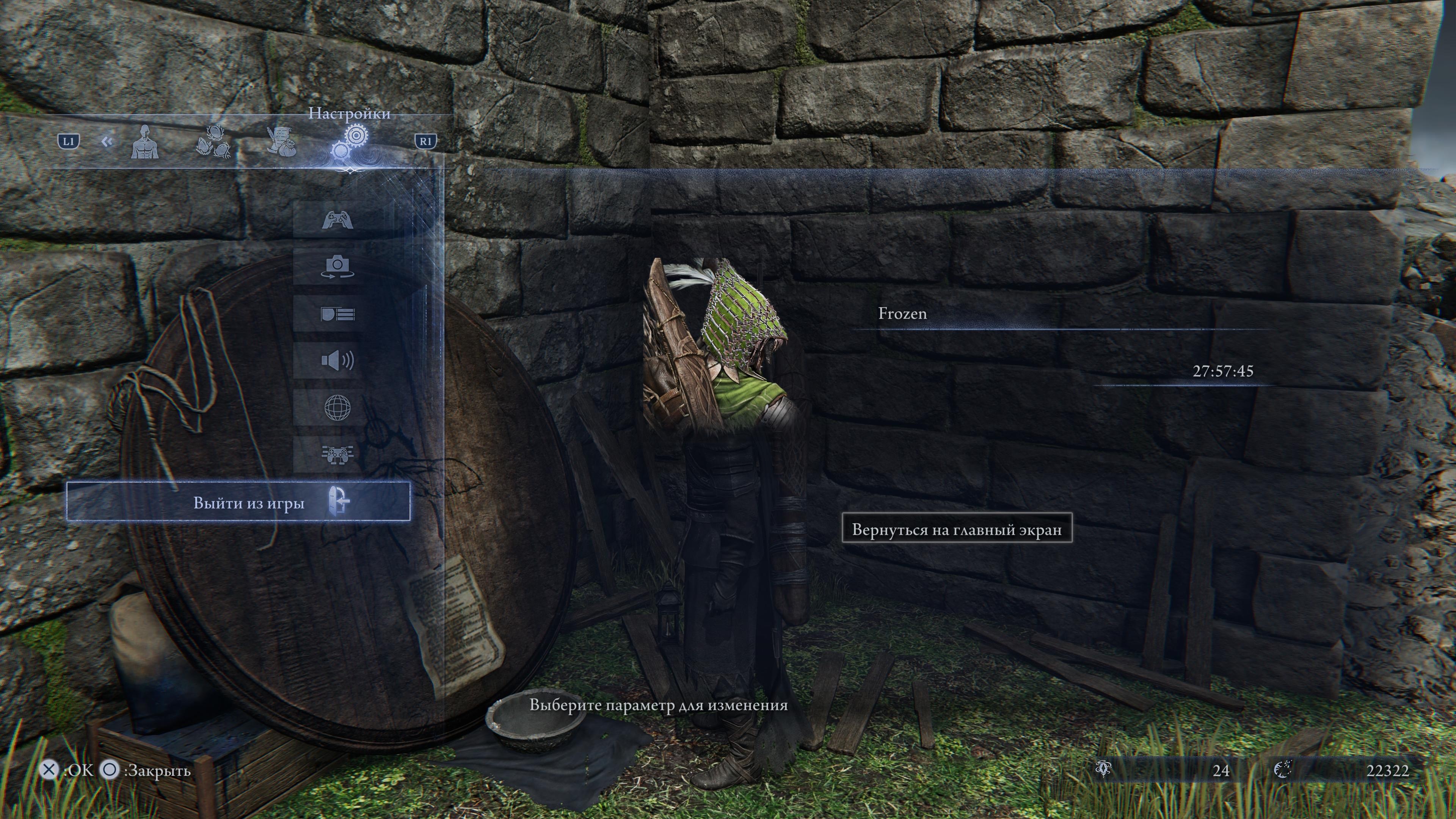Open the sound speaker settings entry
This screenshot has height=819, width=1456.
(x=337, y=361)
